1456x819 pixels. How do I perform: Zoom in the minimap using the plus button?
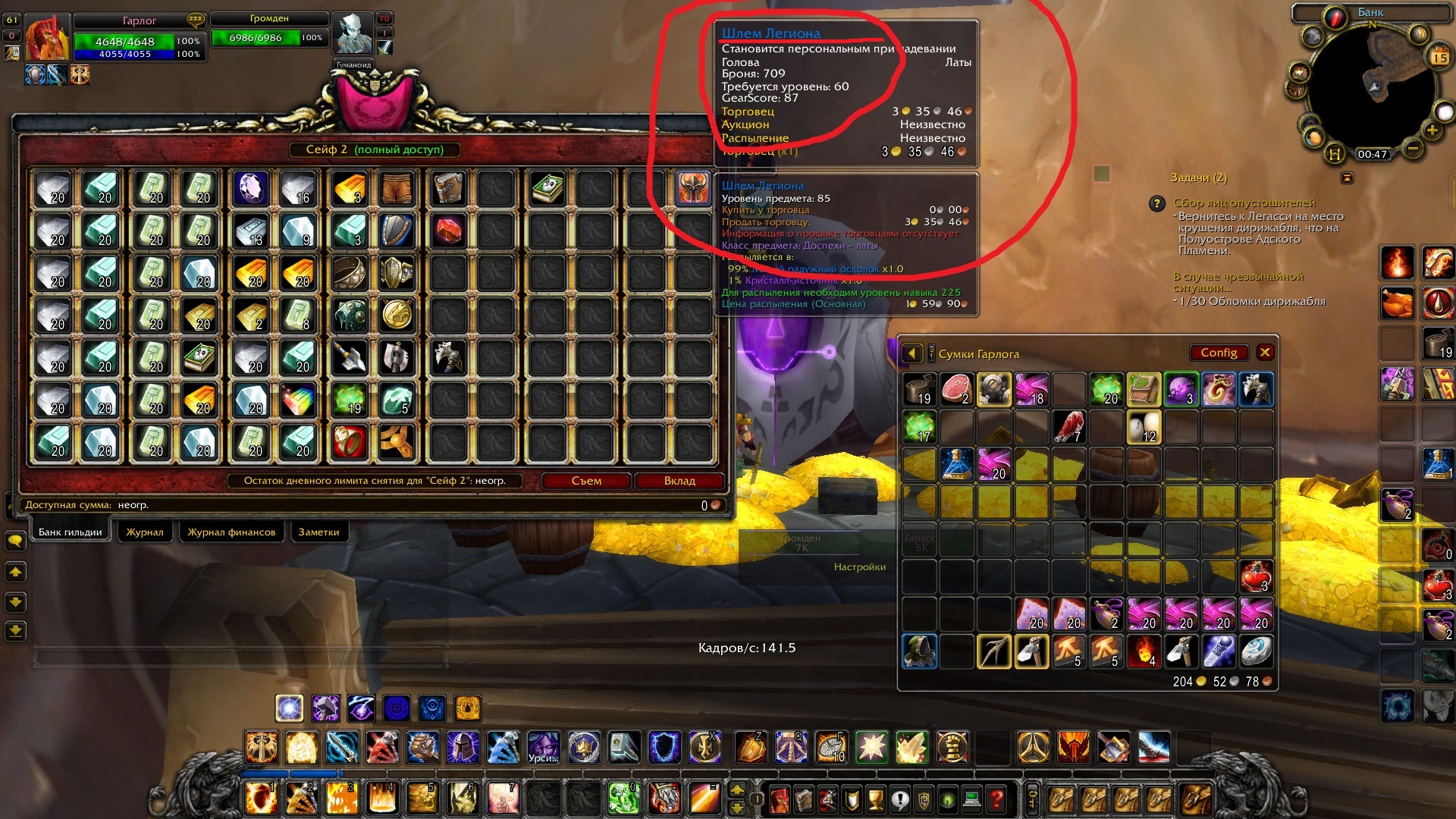click(x=1431, y=130)
